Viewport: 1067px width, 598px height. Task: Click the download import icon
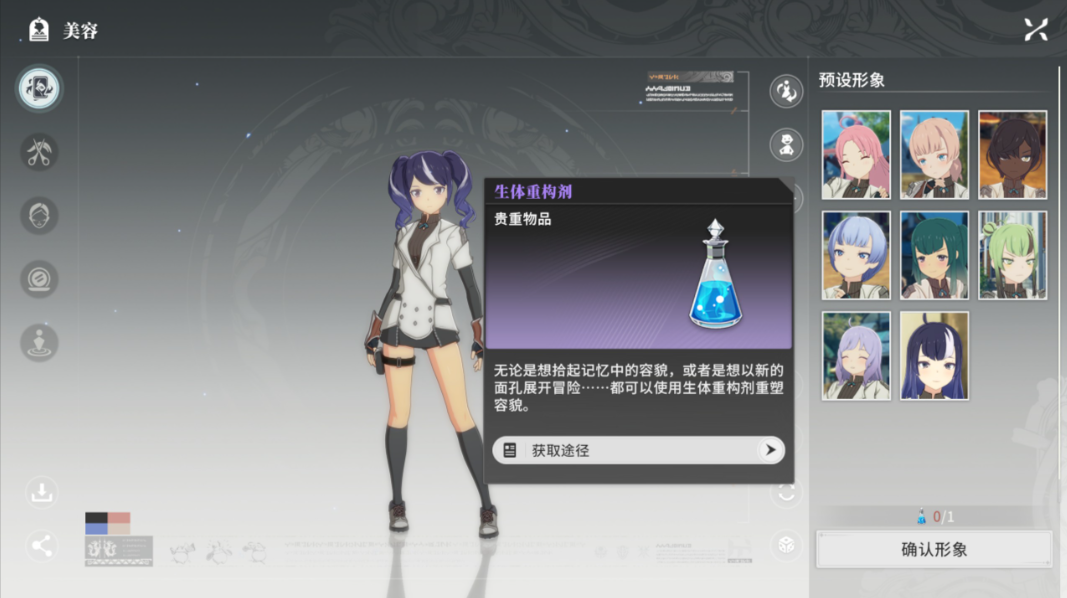click(42, 492)
